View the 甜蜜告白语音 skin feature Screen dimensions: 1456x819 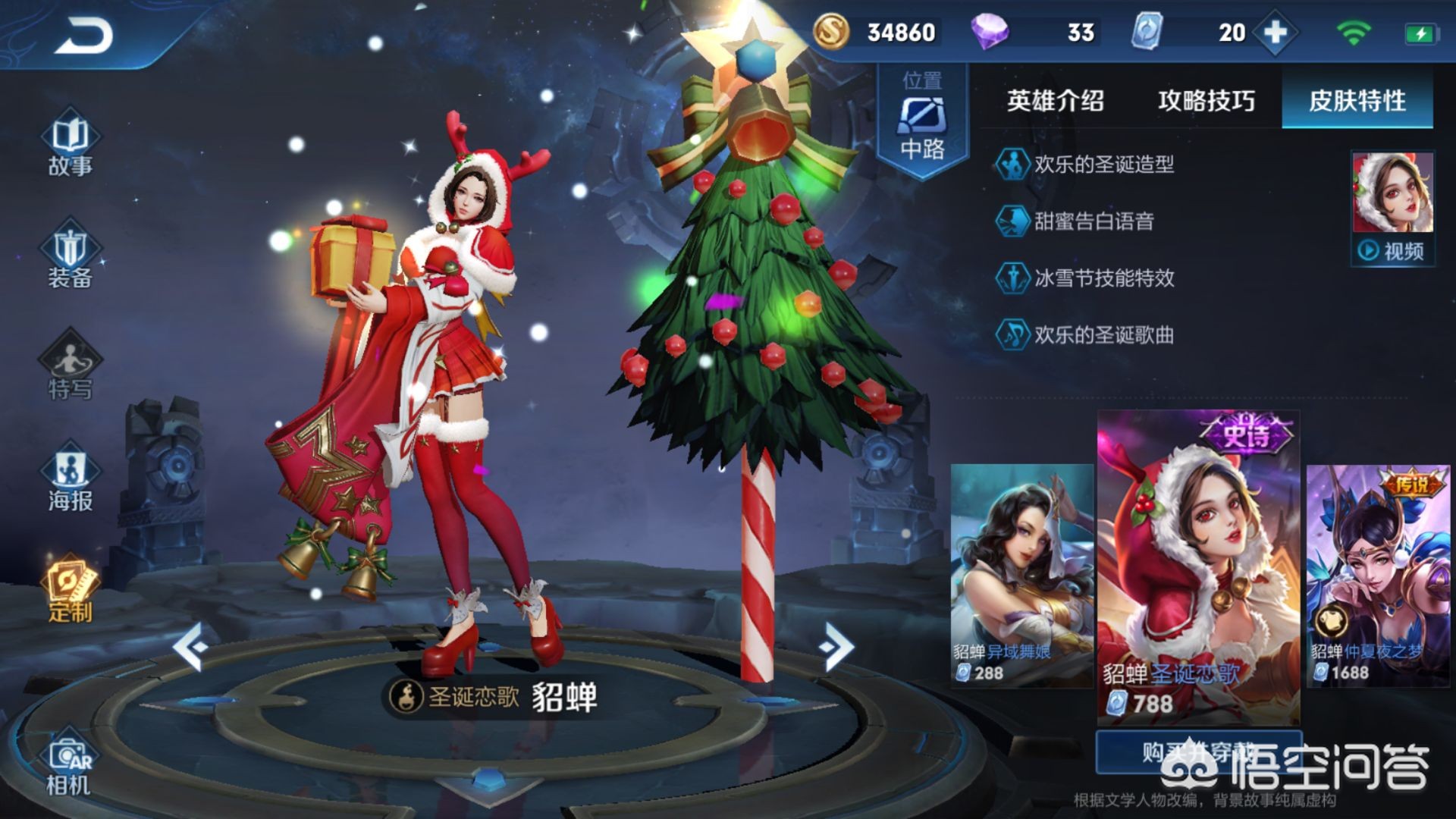[x=1094, y=221]
